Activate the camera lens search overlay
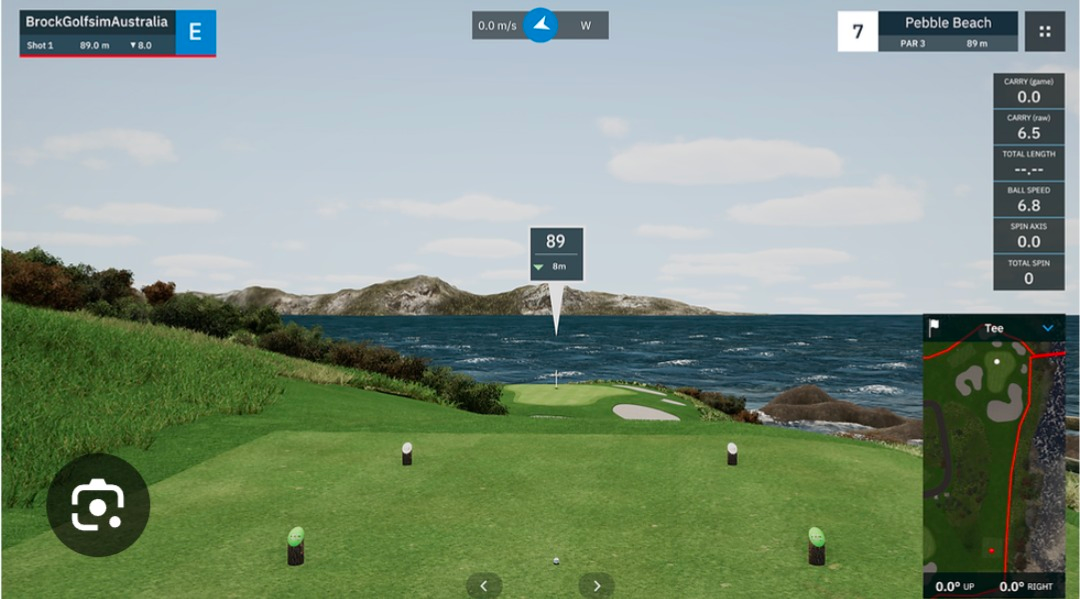 click(x=97, y=506)
